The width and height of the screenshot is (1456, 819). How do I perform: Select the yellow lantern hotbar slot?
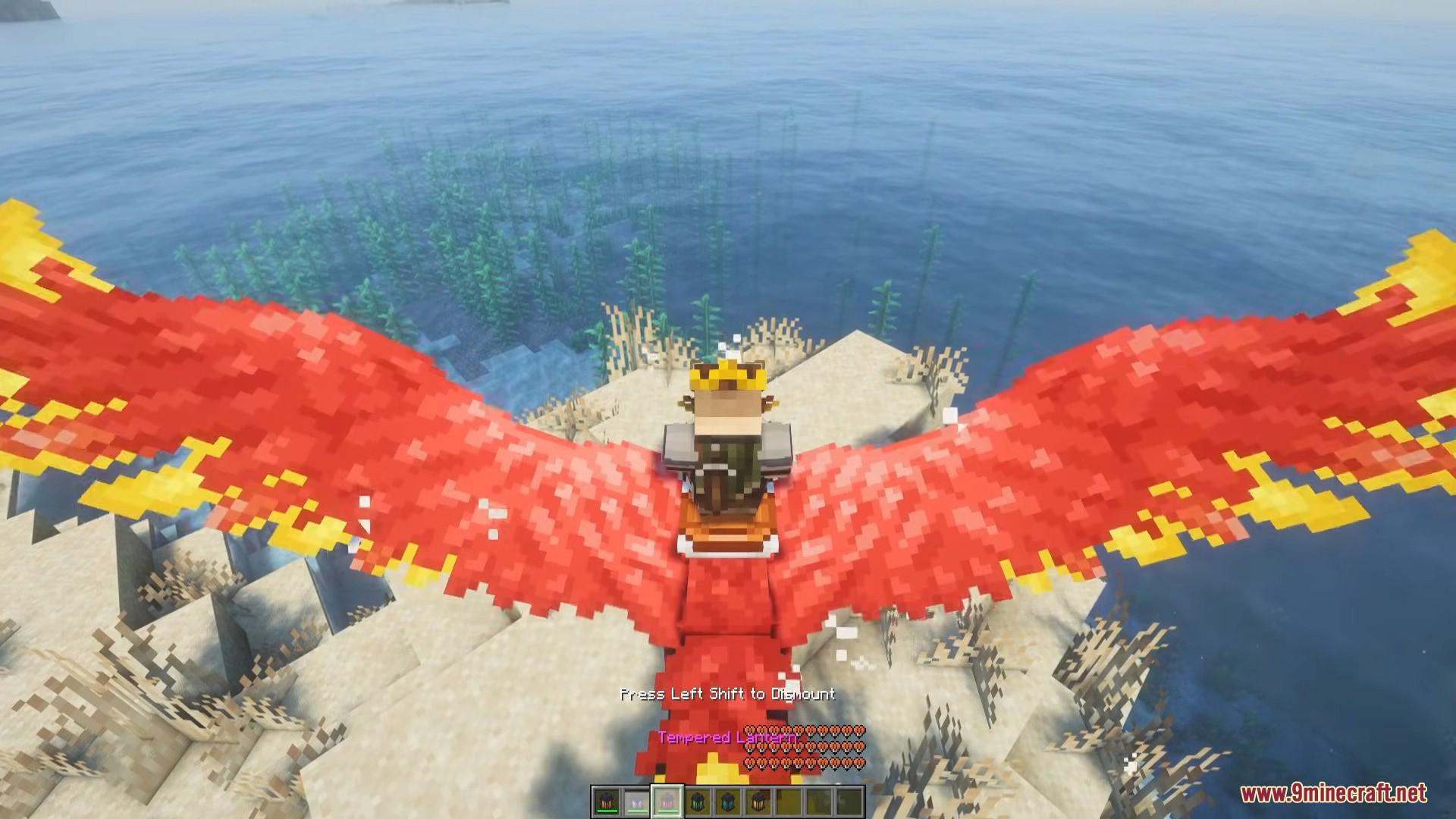click(x=758, y=802)
